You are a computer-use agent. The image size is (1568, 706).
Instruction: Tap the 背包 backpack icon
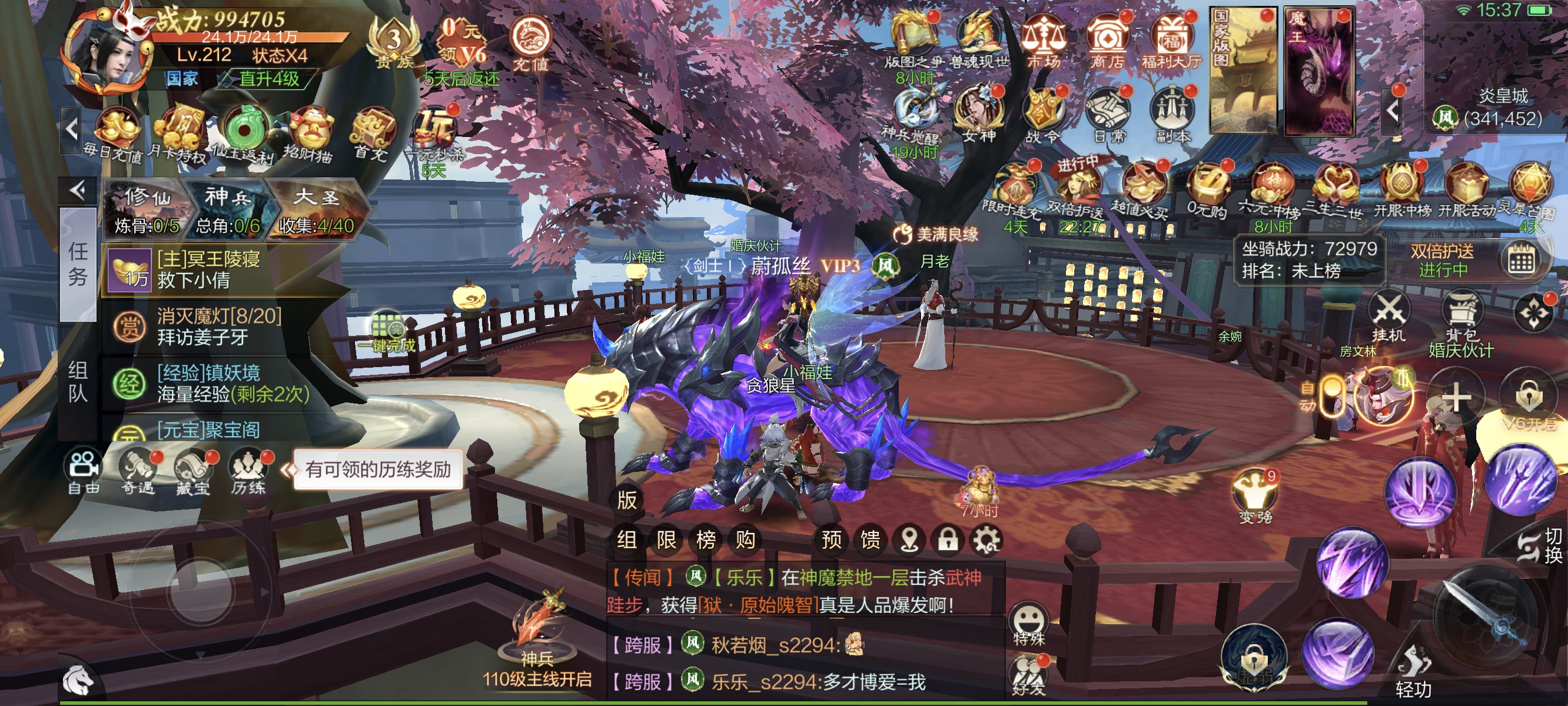click(x=1461, y=315)
